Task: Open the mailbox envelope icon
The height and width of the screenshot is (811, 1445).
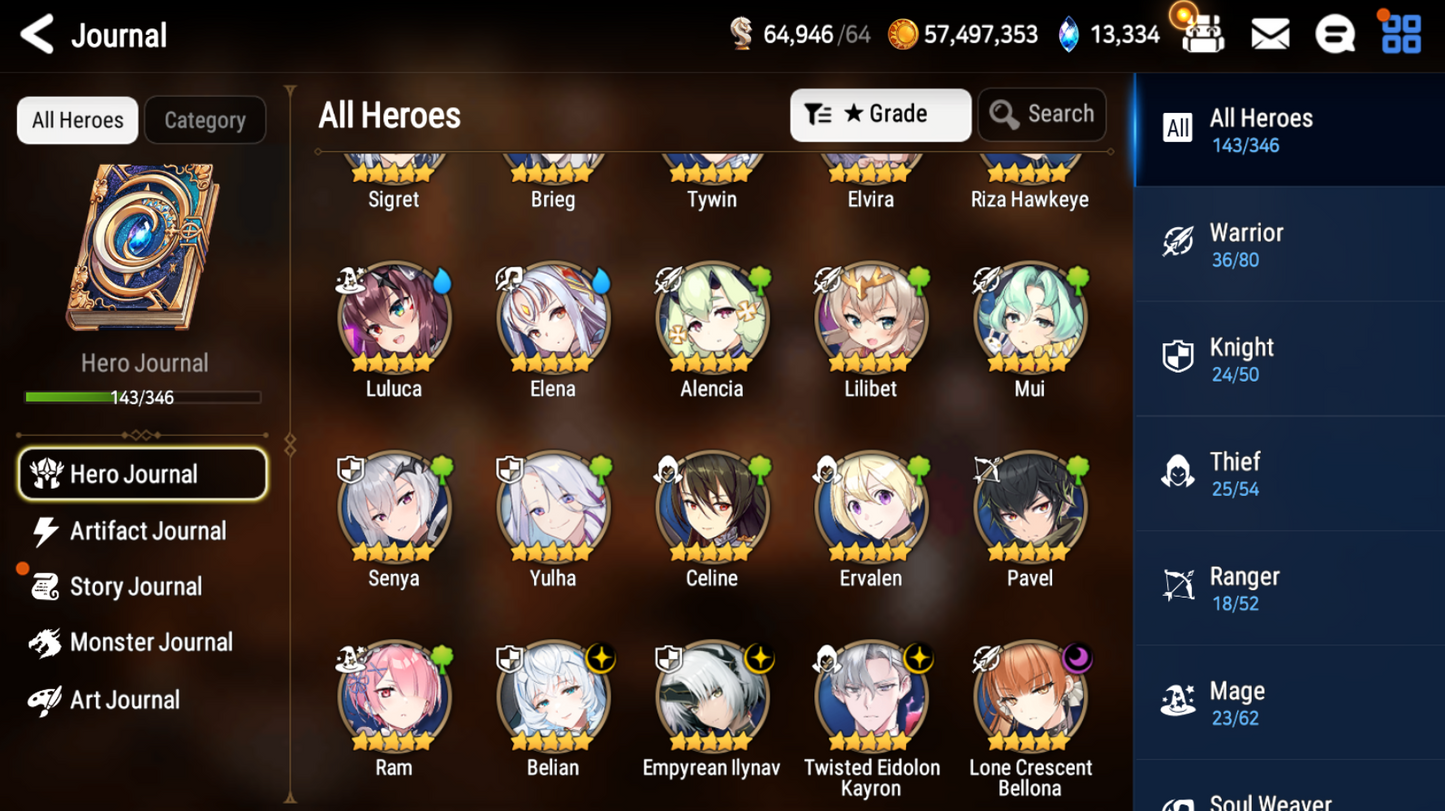Action: click(1270, 35)
